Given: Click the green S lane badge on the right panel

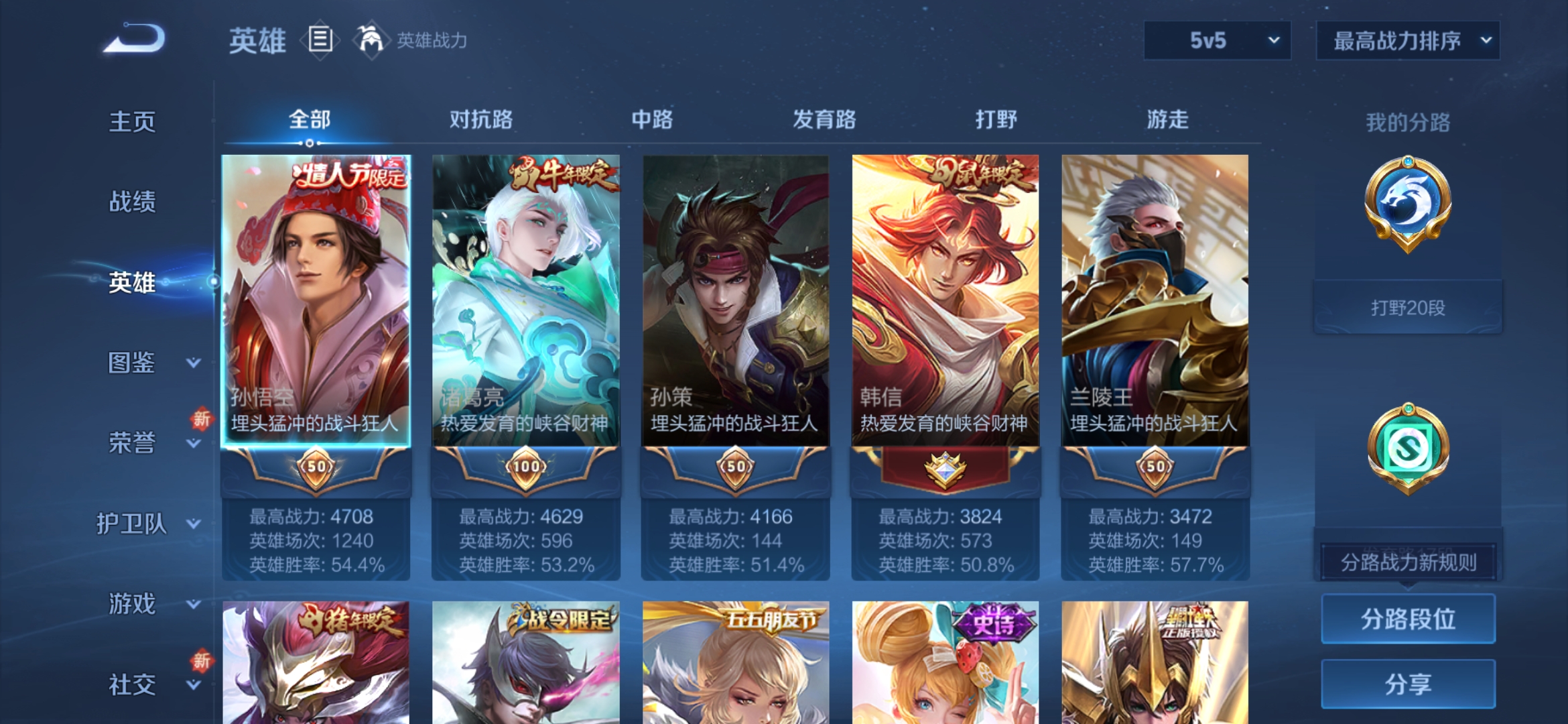Looking at the screenshot, I should 1407,446.
